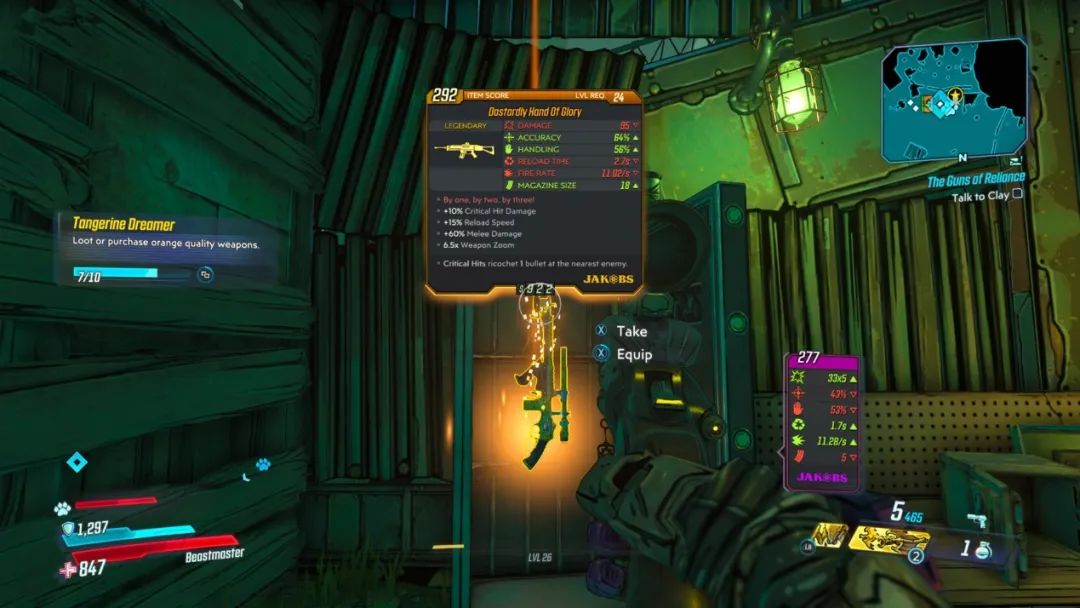The width and height of the screenshot is (1080, 608).
Task: Click the white paw pet health icon
Action: [62, 507]
